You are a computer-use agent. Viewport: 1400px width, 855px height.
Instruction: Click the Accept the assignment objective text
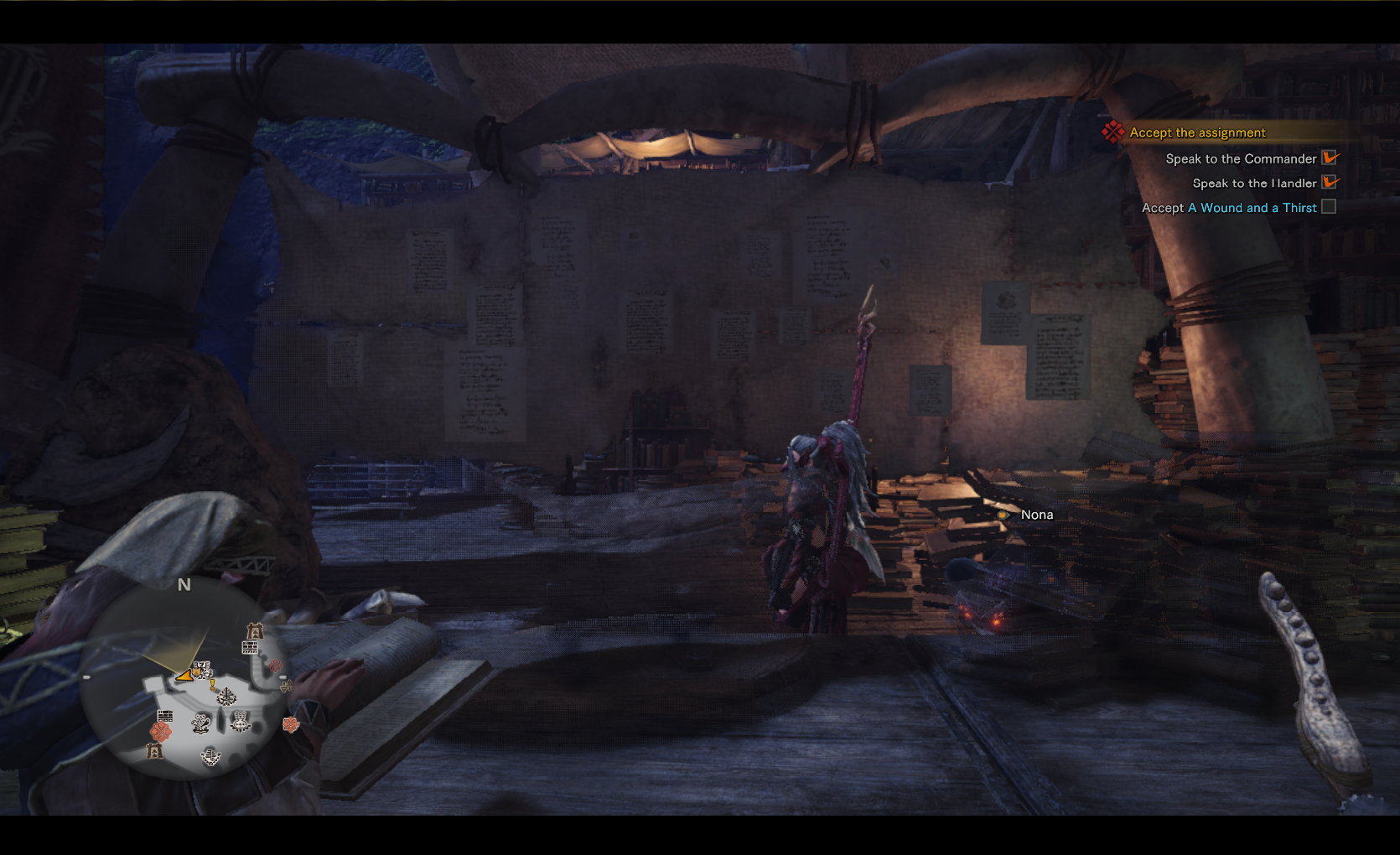coord(1197,132)
